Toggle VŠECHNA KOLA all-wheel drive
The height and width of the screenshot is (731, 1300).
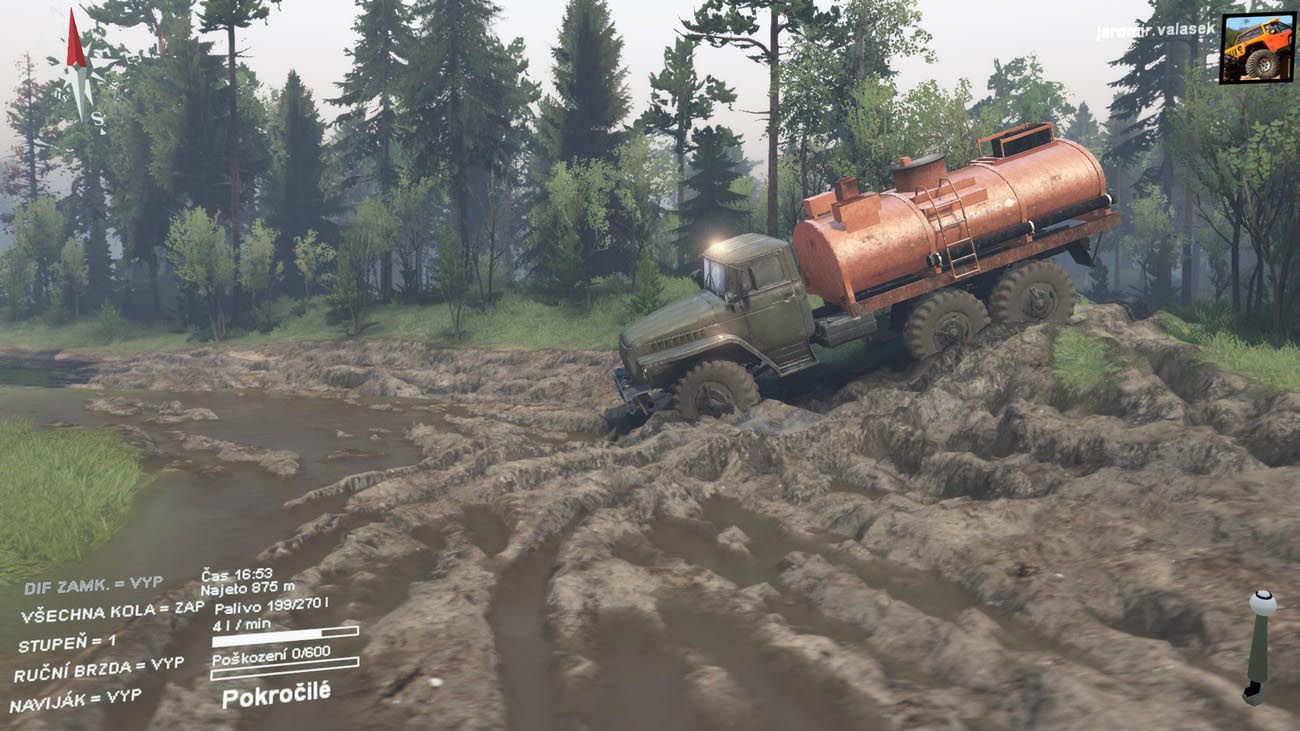112,611
